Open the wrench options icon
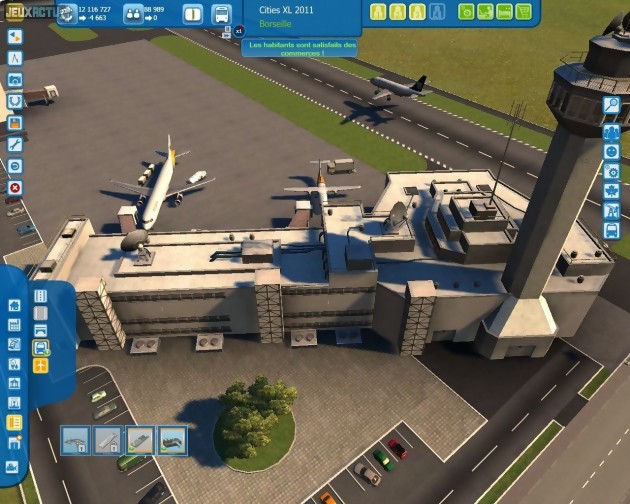Screen dimensions: 630x504 point(15,144)
